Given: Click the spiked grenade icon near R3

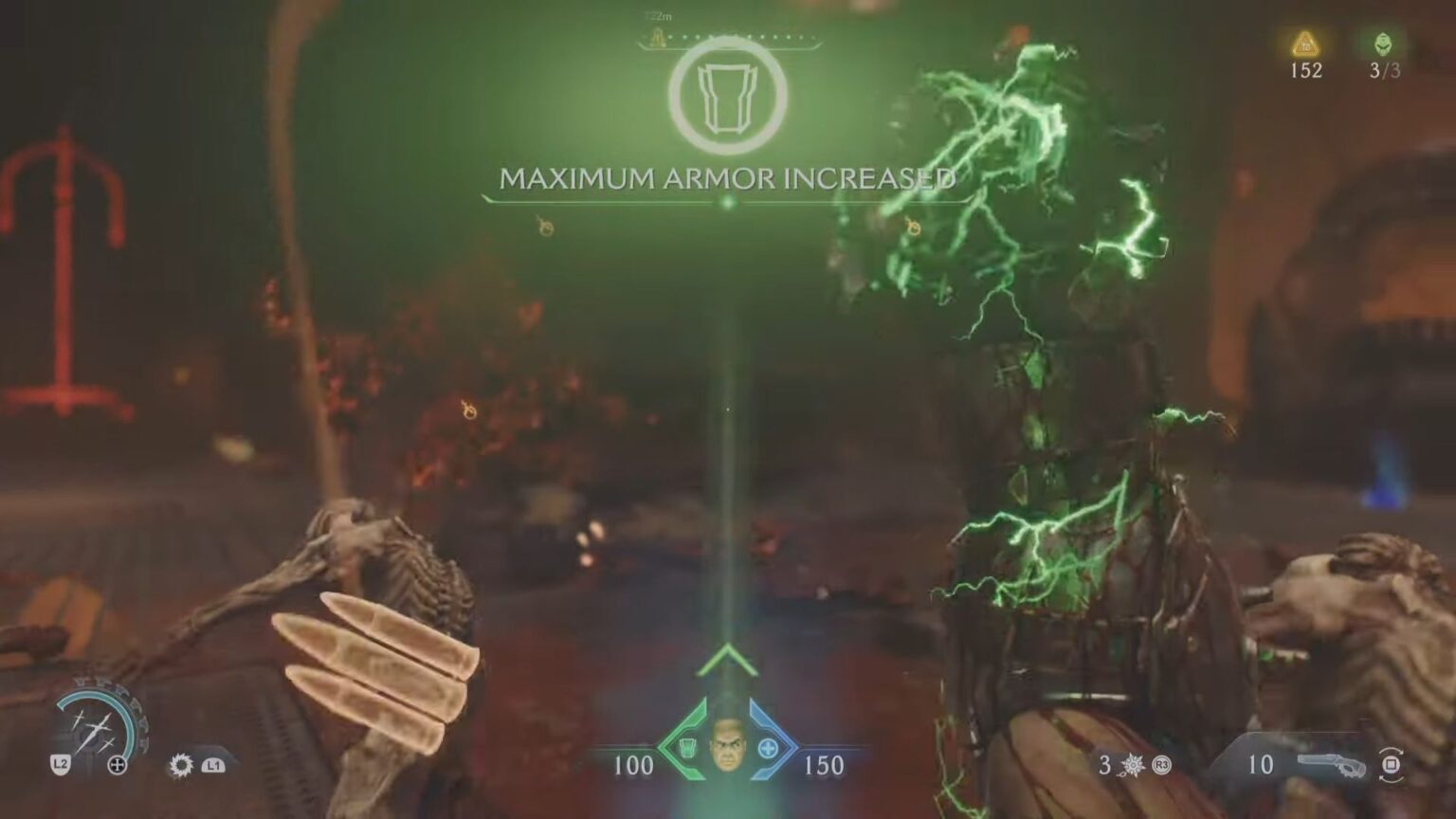Looking at the screenshot, I should pyautogui.click(x=1132, y=764).
